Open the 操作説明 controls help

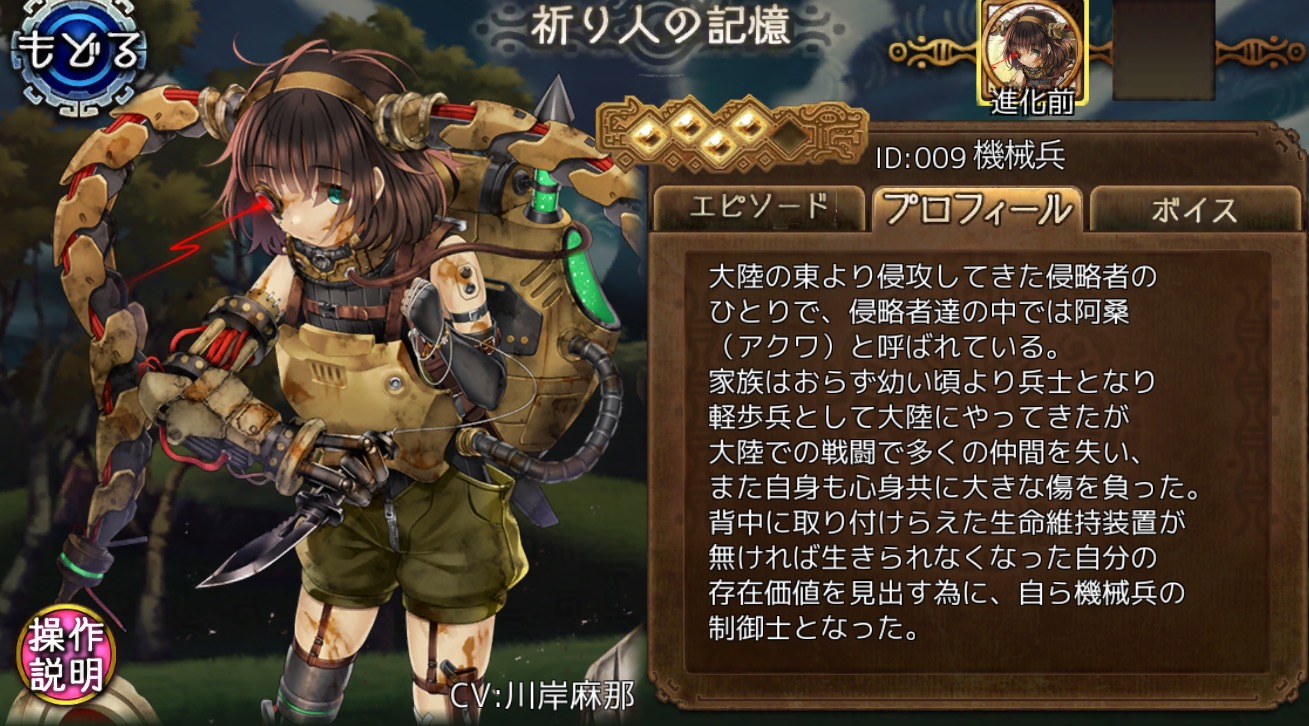point(66,657)
